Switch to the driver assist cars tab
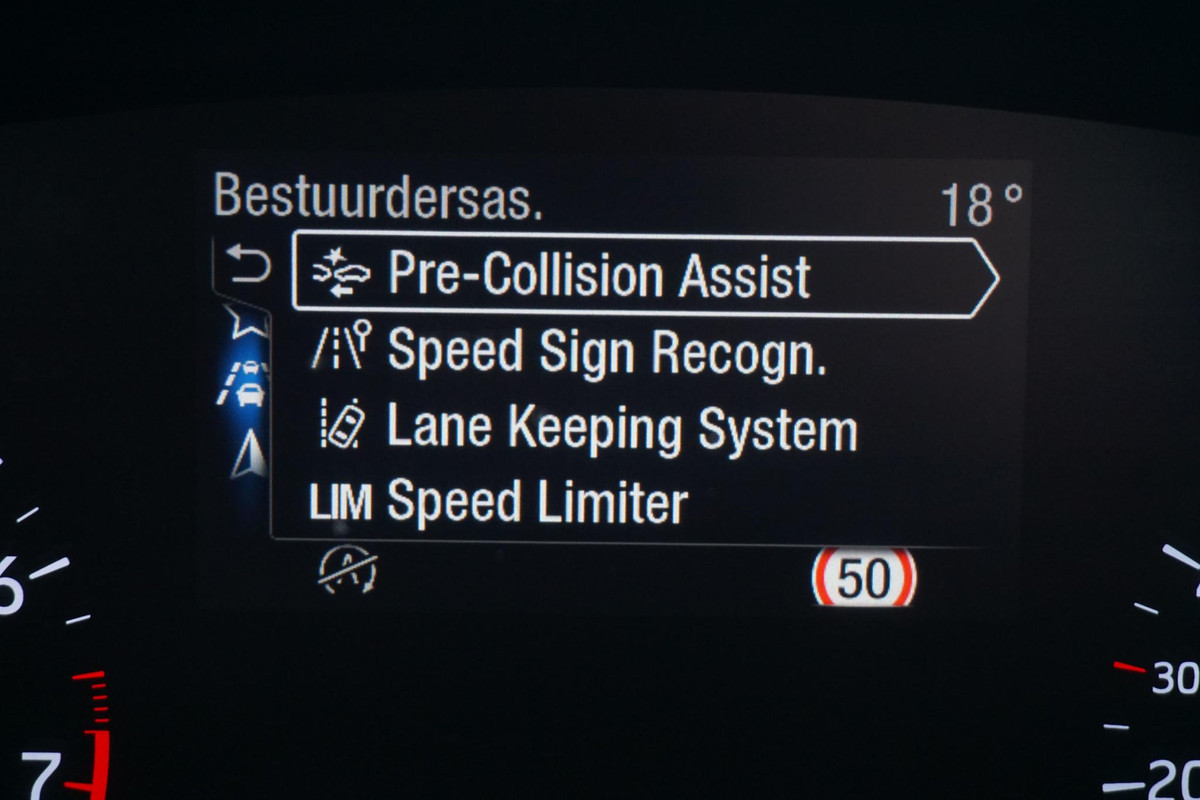 tap(244, 383)
